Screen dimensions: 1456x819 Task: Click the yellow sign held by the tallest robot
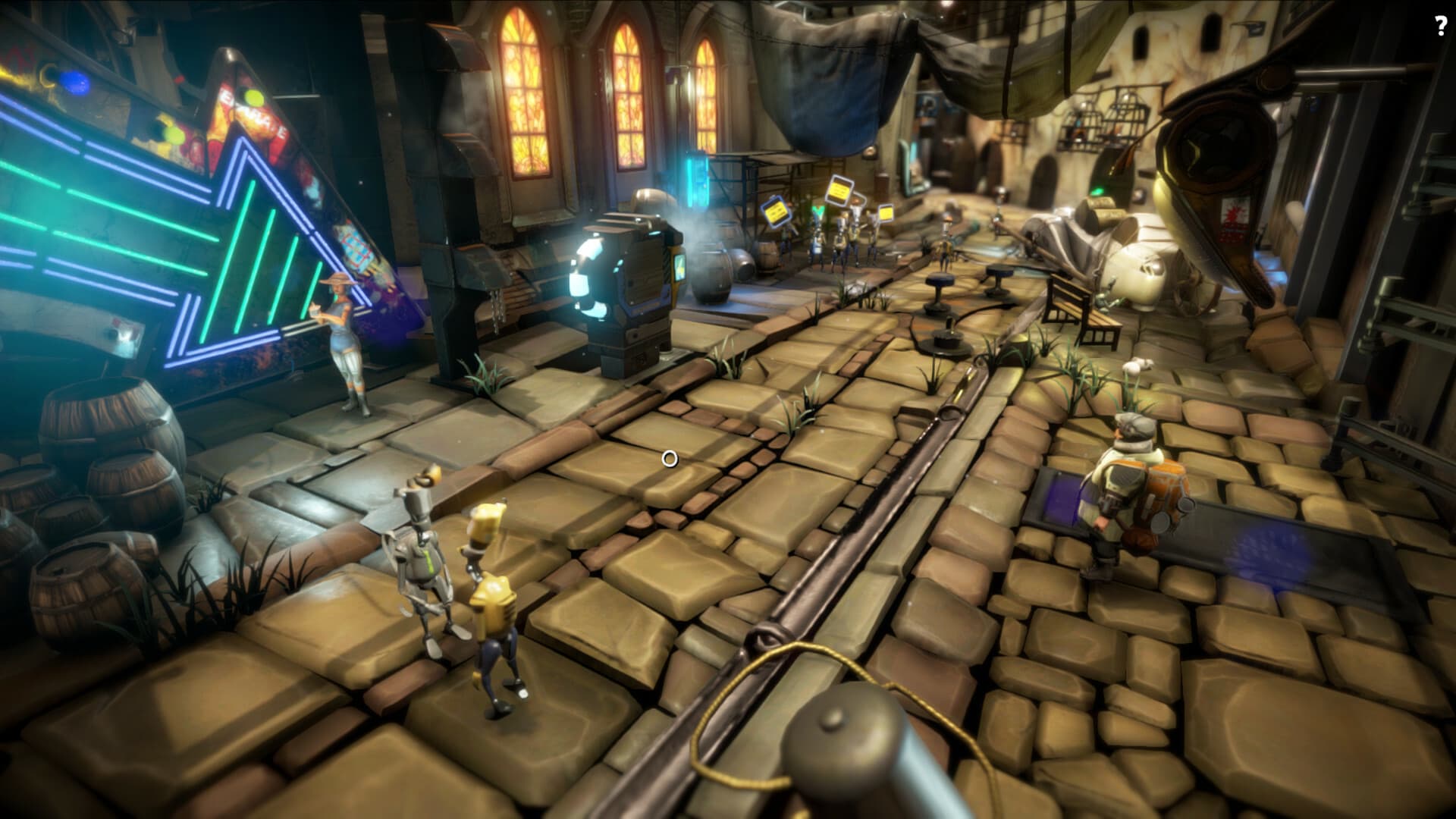838,190
